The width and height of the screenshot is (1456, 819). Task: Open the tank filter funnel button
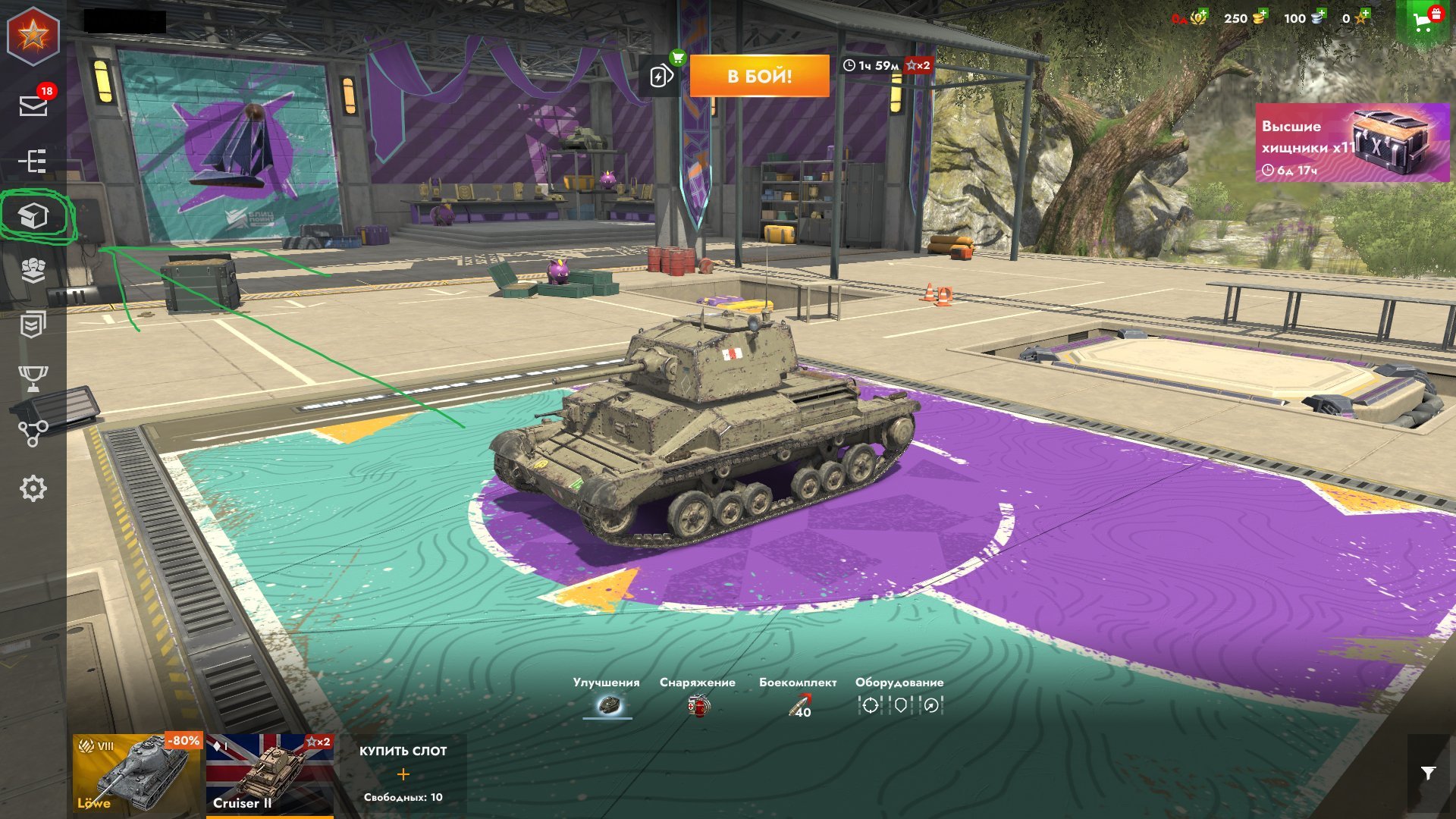pyautogui.click(x=1428, y=773)
